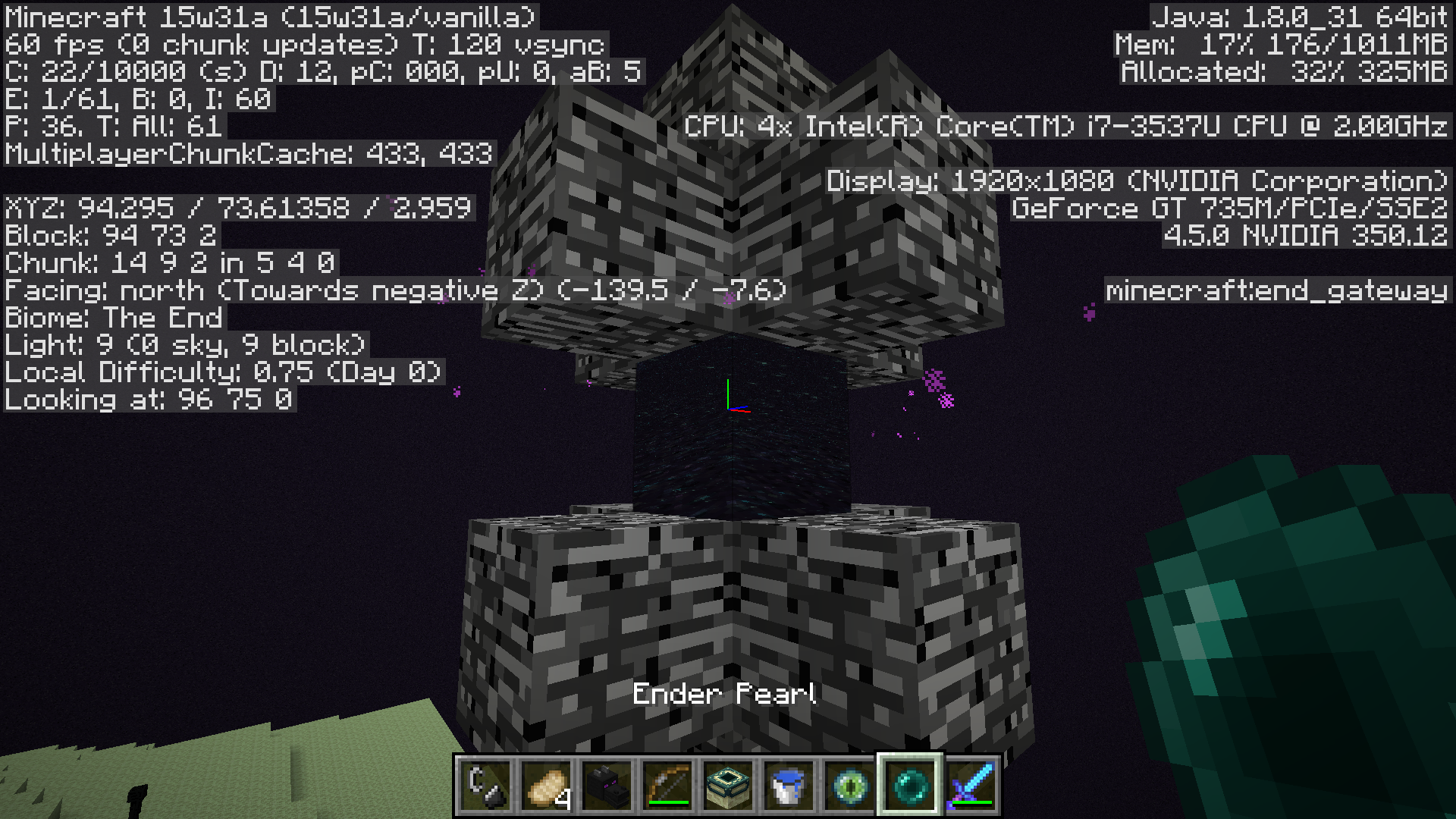Choose the water bucket hotbar slot
This screenshot has height=819, width=1456.
[x=789, y=785]
